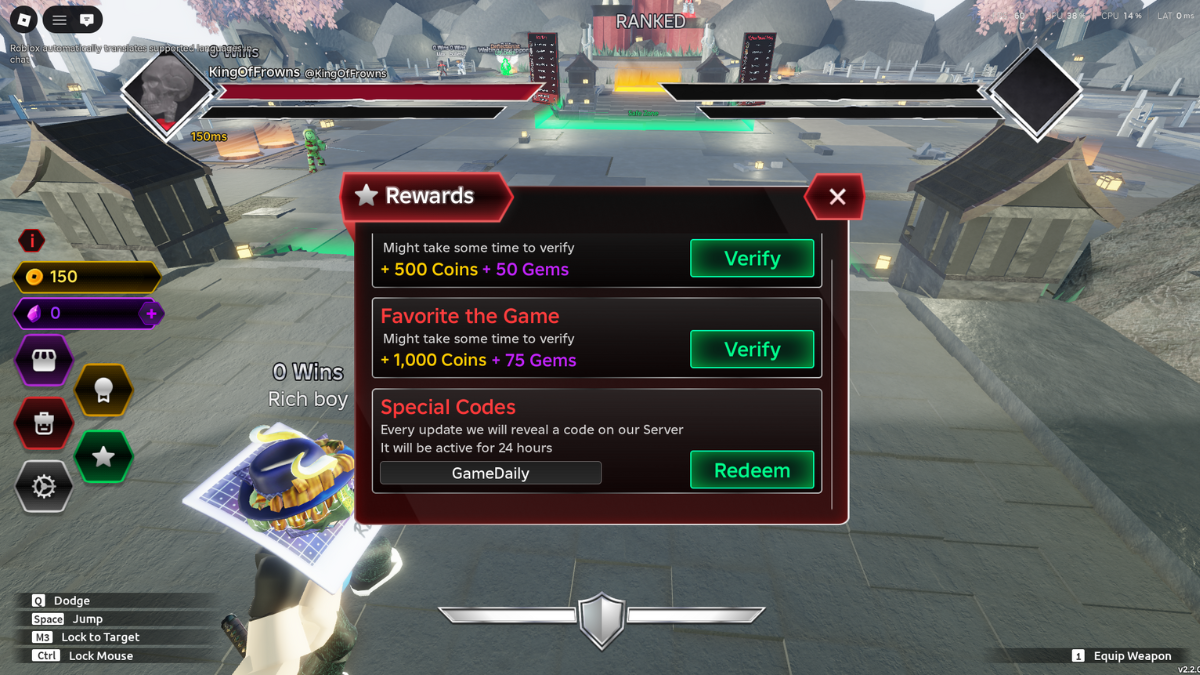The height and width of the screenshot is (675, 1200).
Task: Open the Roblox hamburger menu button
Action: pos(59,19)
